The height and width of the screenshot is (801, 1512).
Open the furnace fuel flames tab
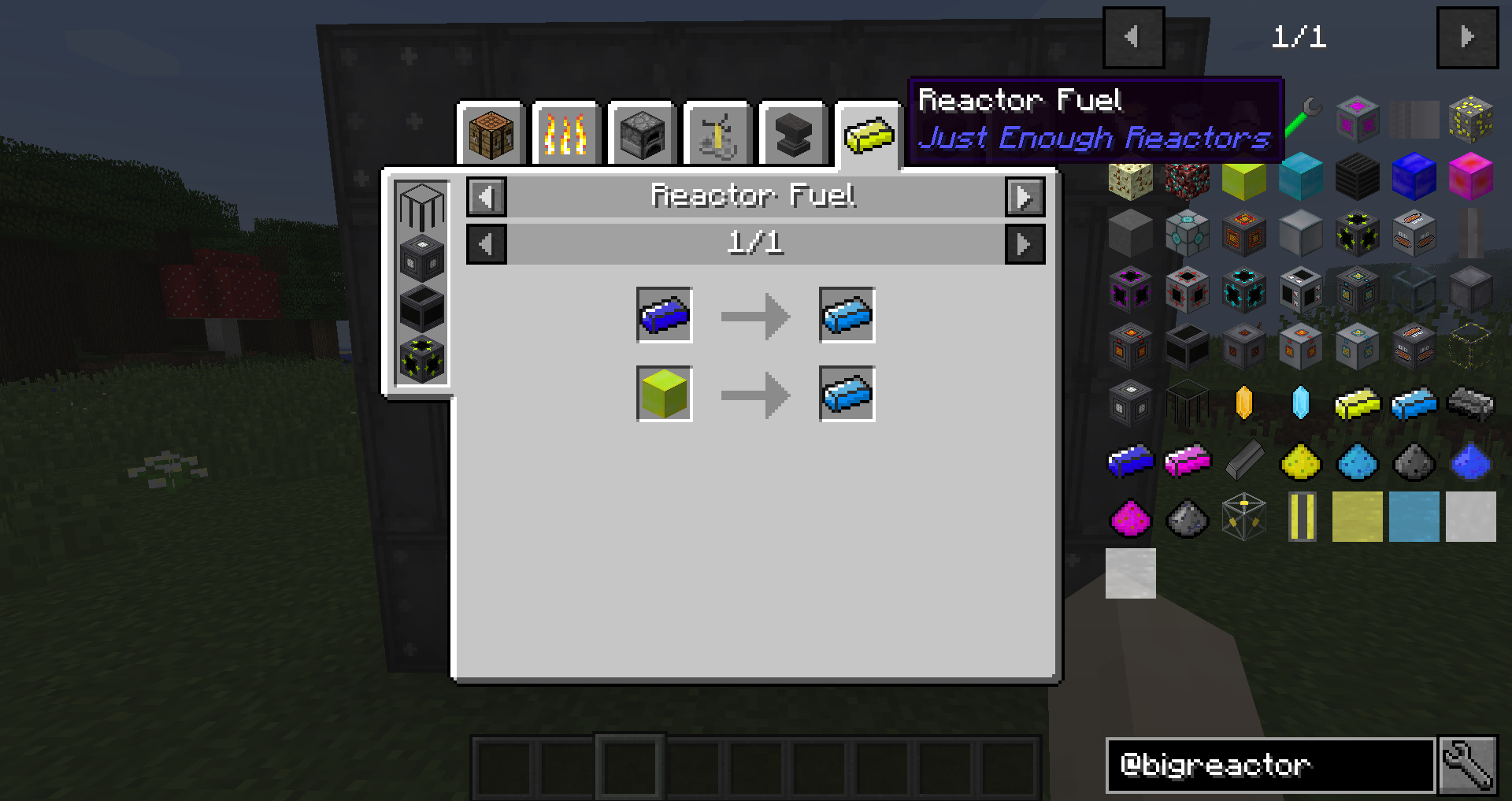(x=565, y=135)
